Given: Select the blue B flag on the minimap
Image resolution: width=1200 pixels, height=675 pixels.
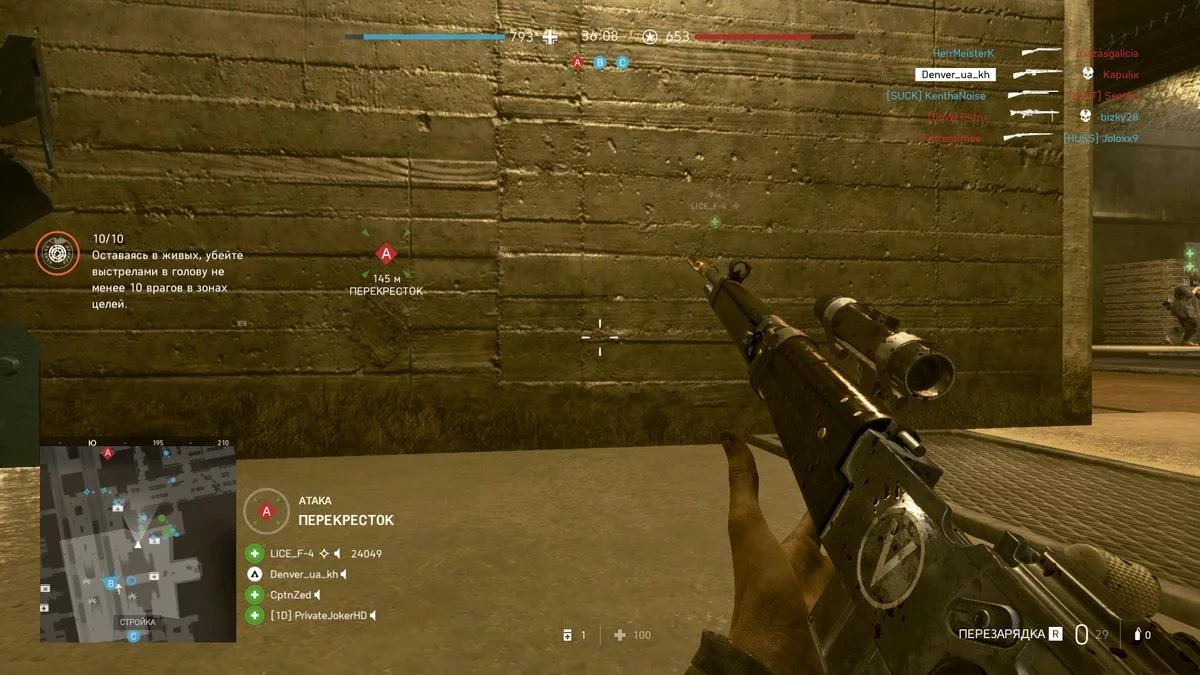Looking at the screenshot, I should point(111,583).
